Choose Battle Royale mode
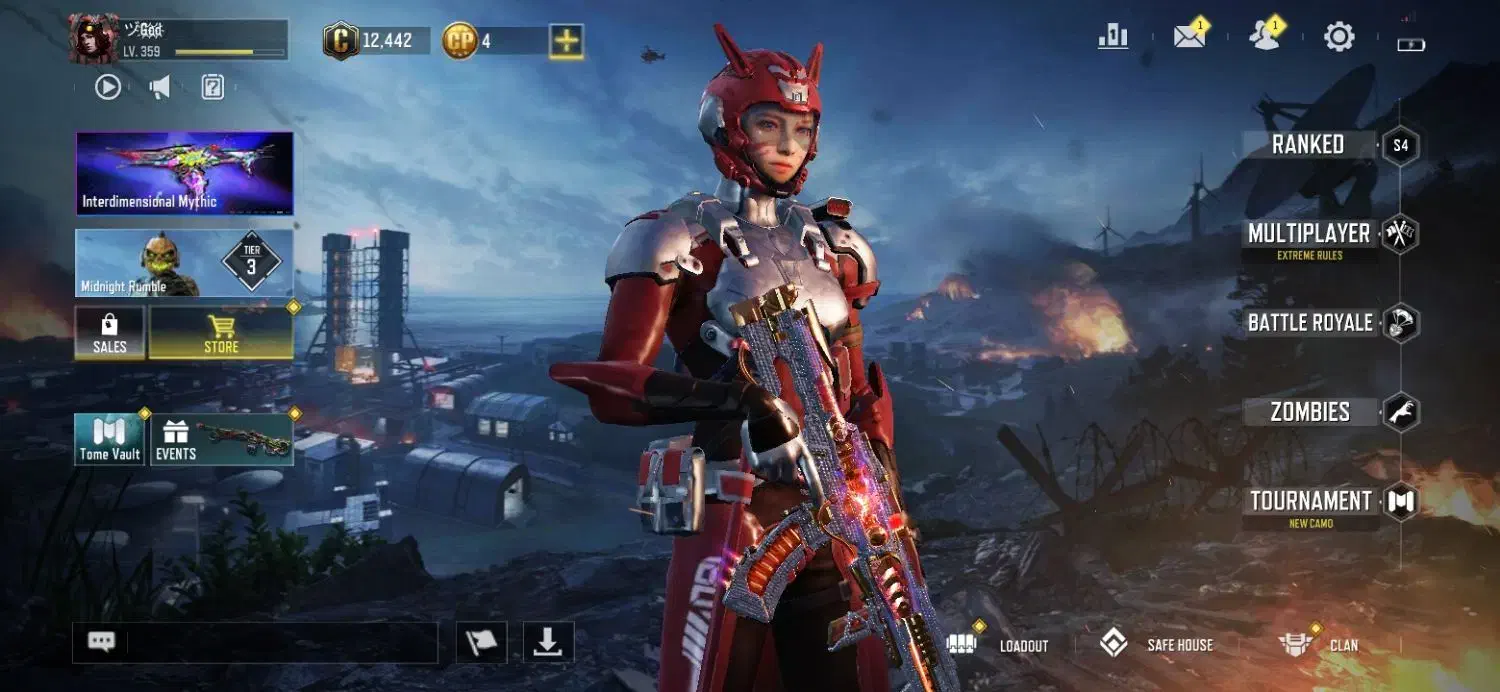1500x692 pixels. pyautogui.click(x=1310, y=323)
